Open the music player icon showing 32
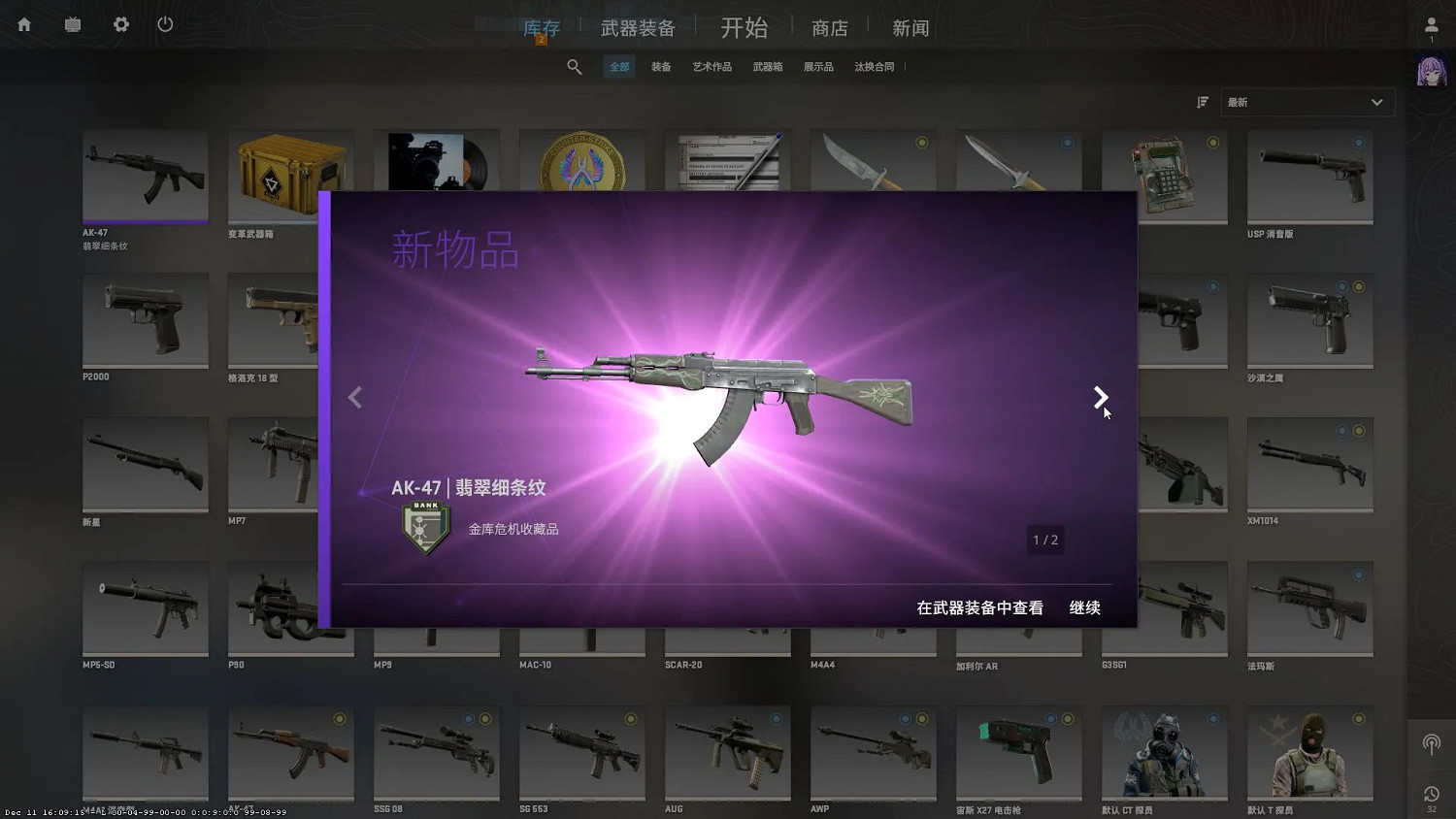1456x819 pixels. (1431, 796)
